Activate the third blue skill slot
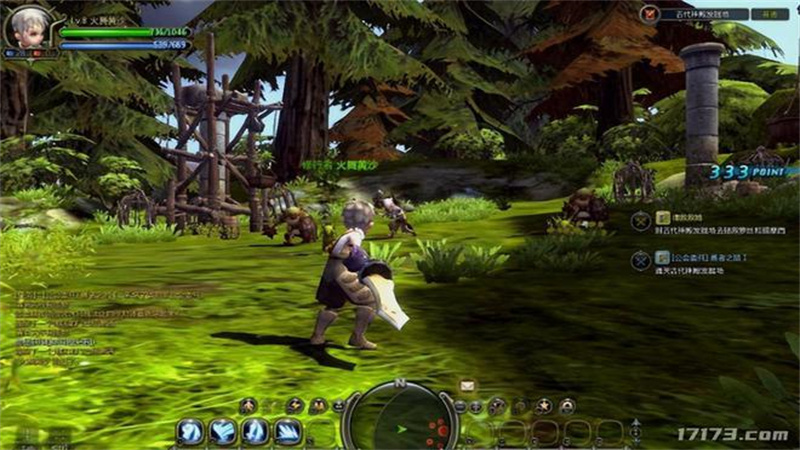This screenshot has width=800, height=450. click(256, 432)
